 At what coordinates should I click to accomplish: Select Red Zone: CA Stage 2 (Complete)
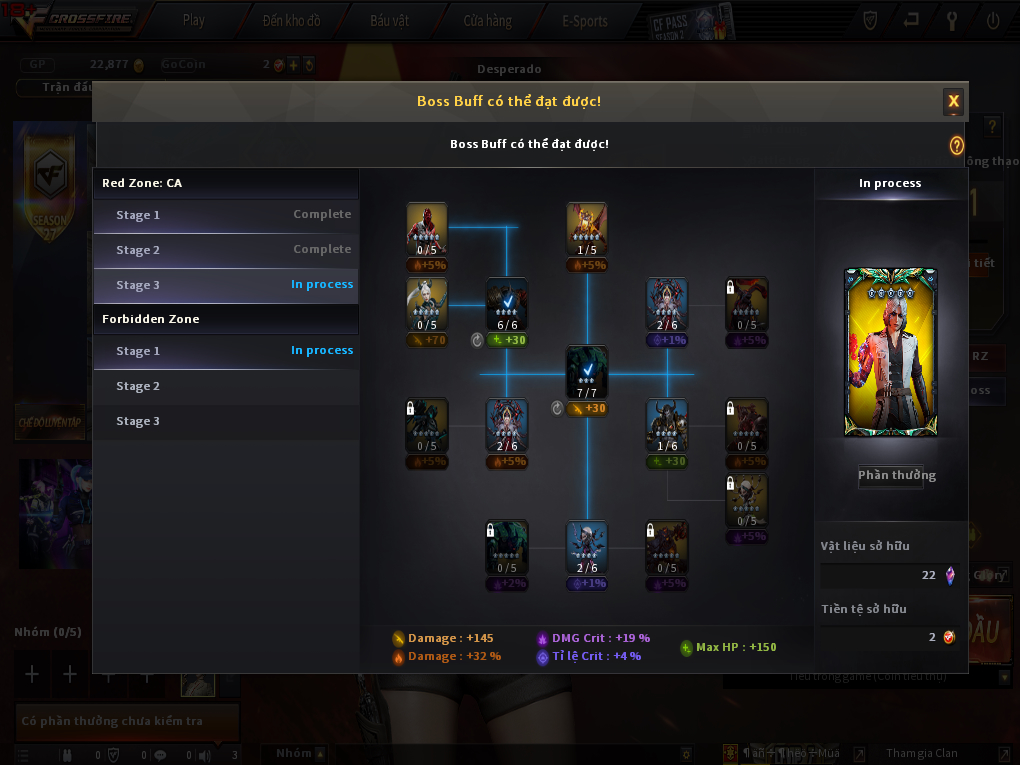click(x=226, y=250)
